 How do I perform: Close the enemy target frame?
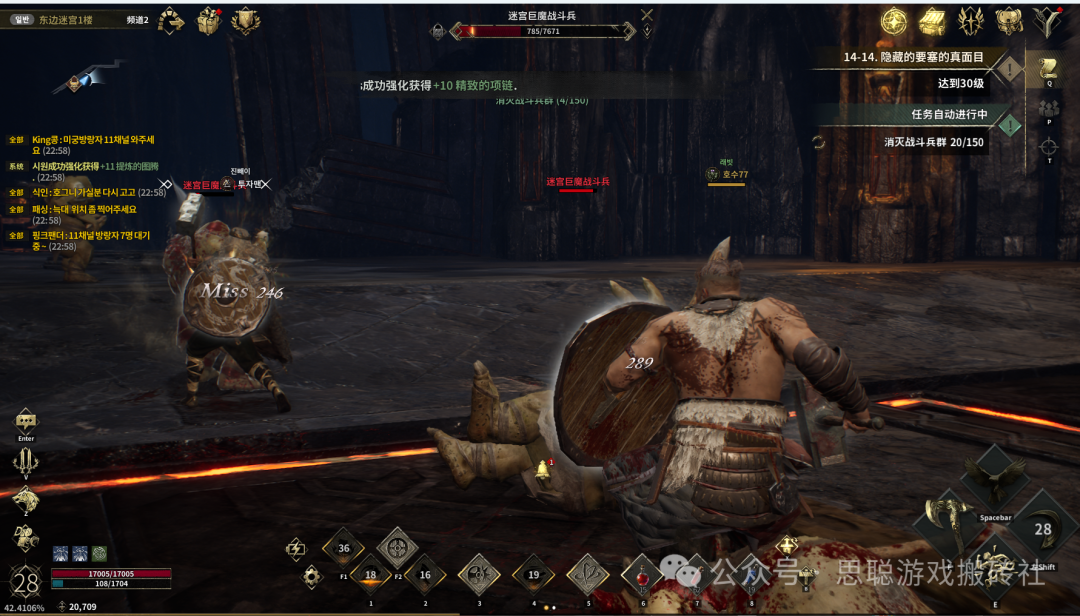(x=647, y=14)
